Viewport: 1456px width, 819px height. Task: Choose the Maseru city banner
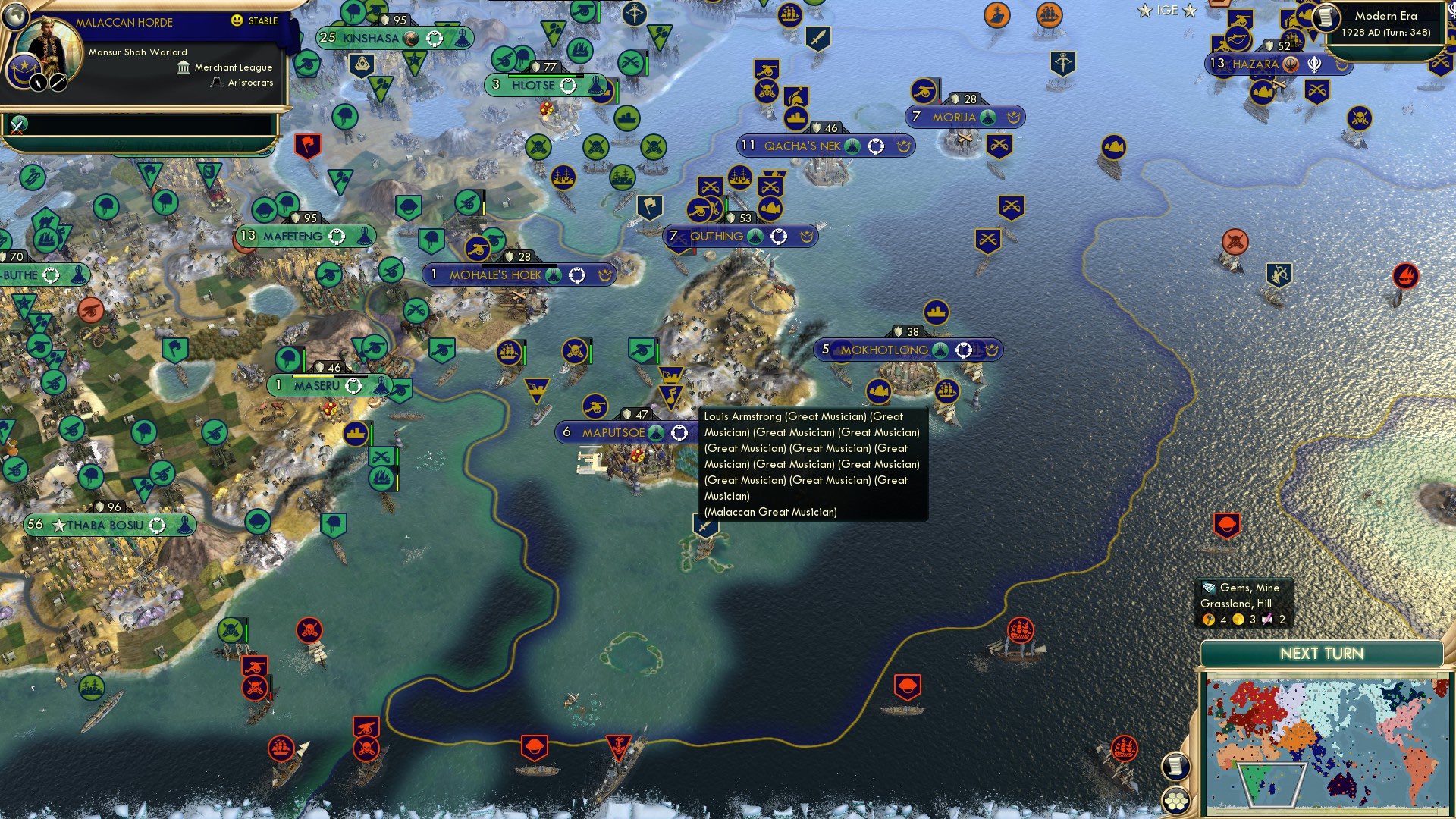[x=318, y=386]
